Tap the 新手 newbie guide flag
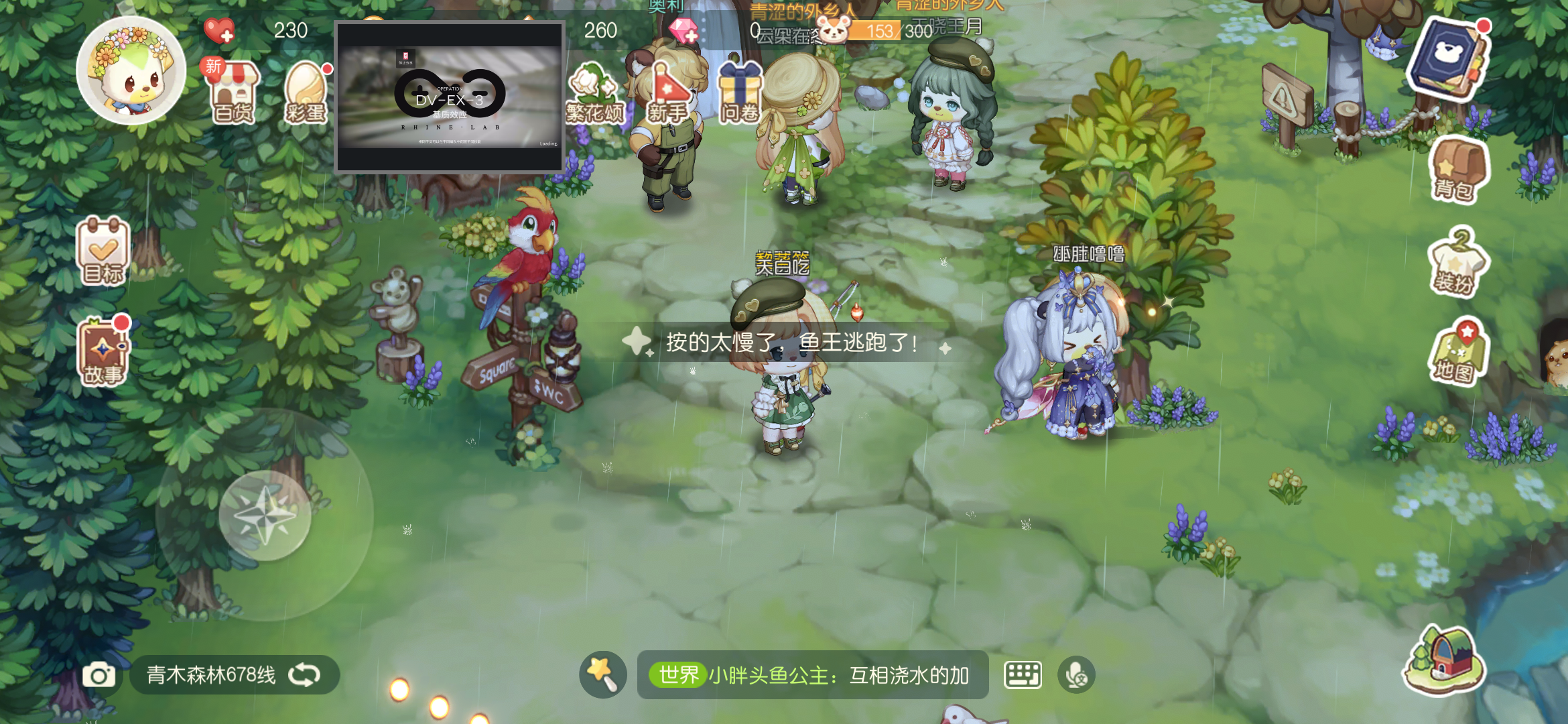The width and height of the screenshot is (1568, 724). point(667,90)
